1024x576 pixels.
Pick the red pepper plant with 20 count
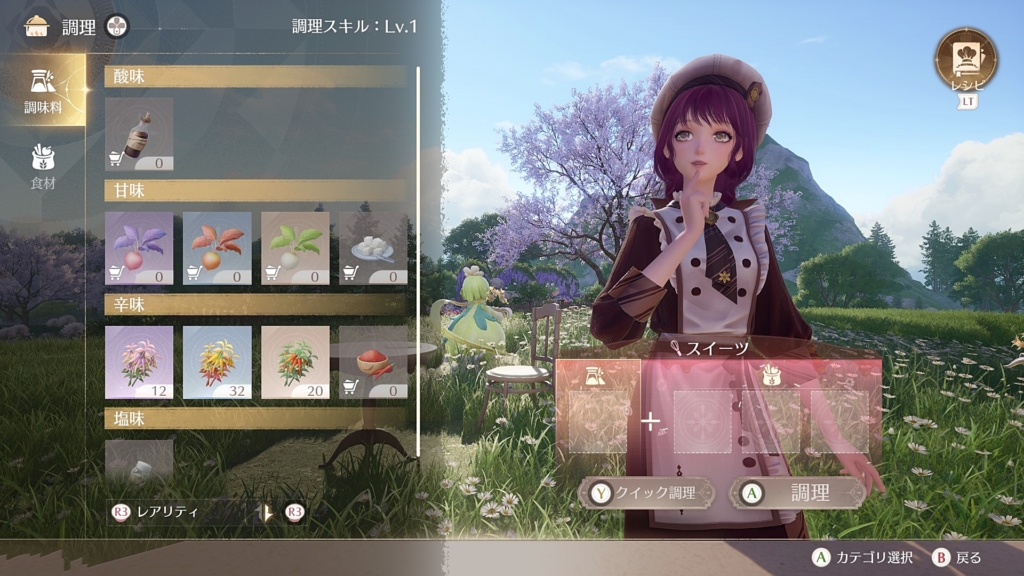[295, 361]
